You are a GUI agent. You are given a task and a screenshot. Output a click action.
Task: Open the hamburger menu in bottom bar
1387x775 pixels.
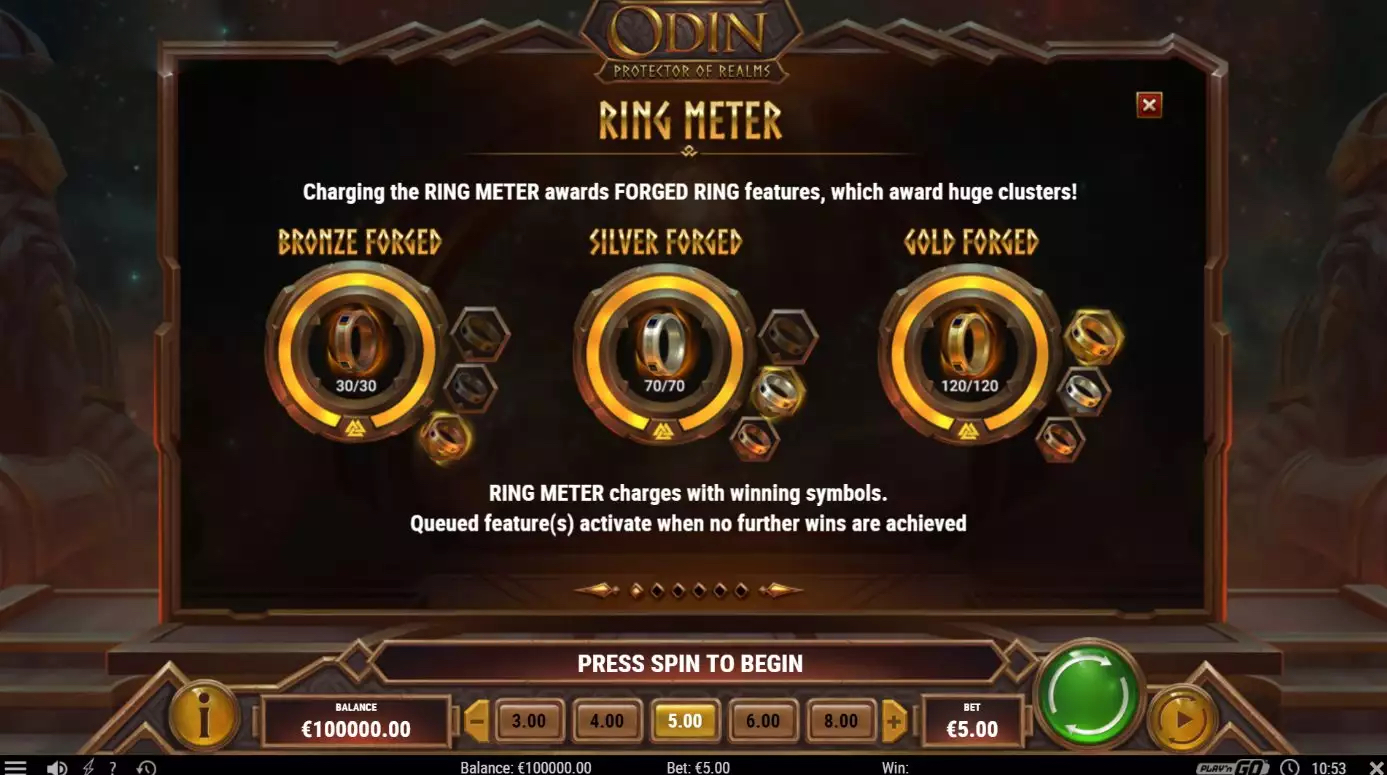15,767
